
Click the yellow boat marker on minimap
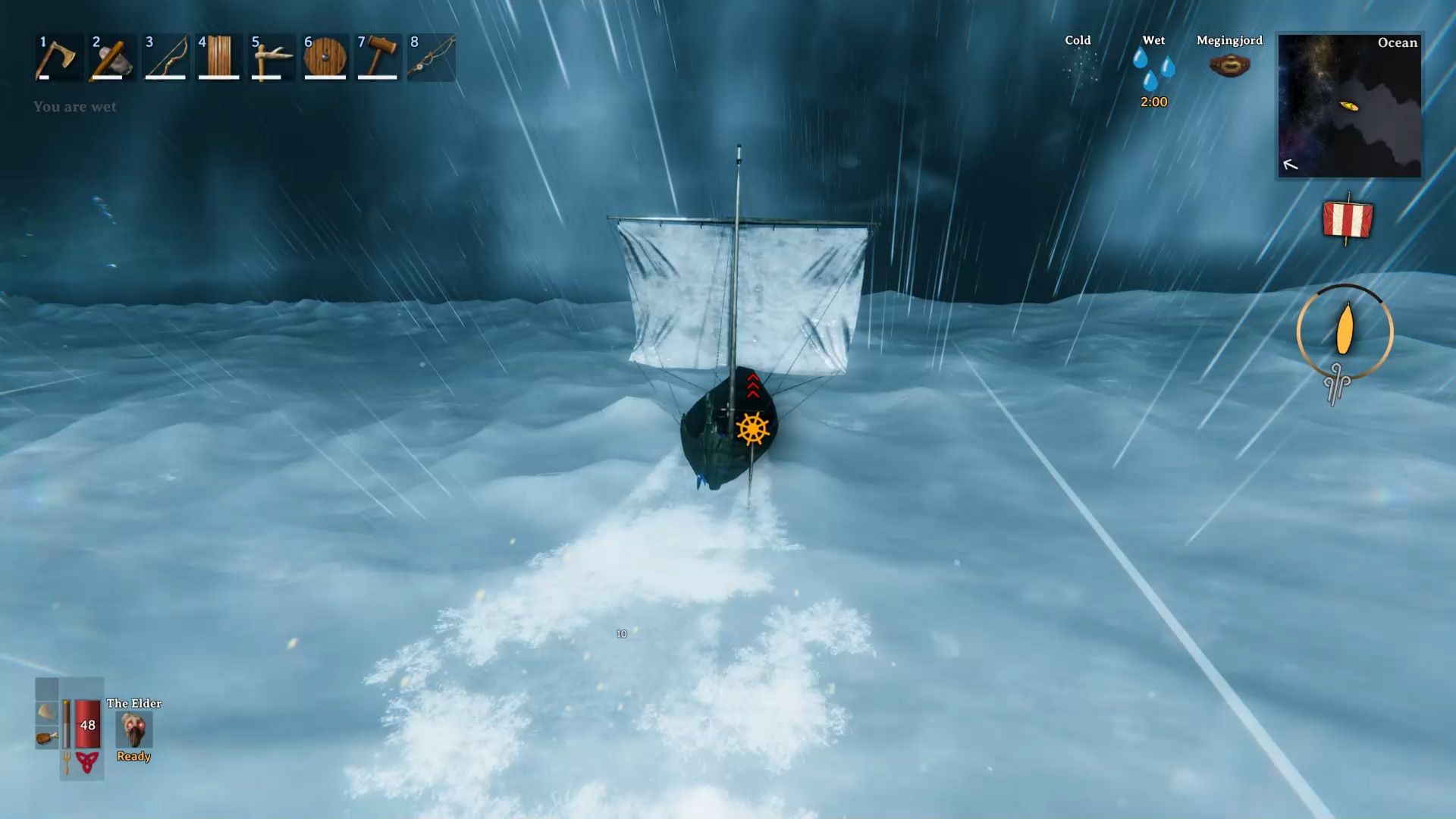tap(1351, 107)
